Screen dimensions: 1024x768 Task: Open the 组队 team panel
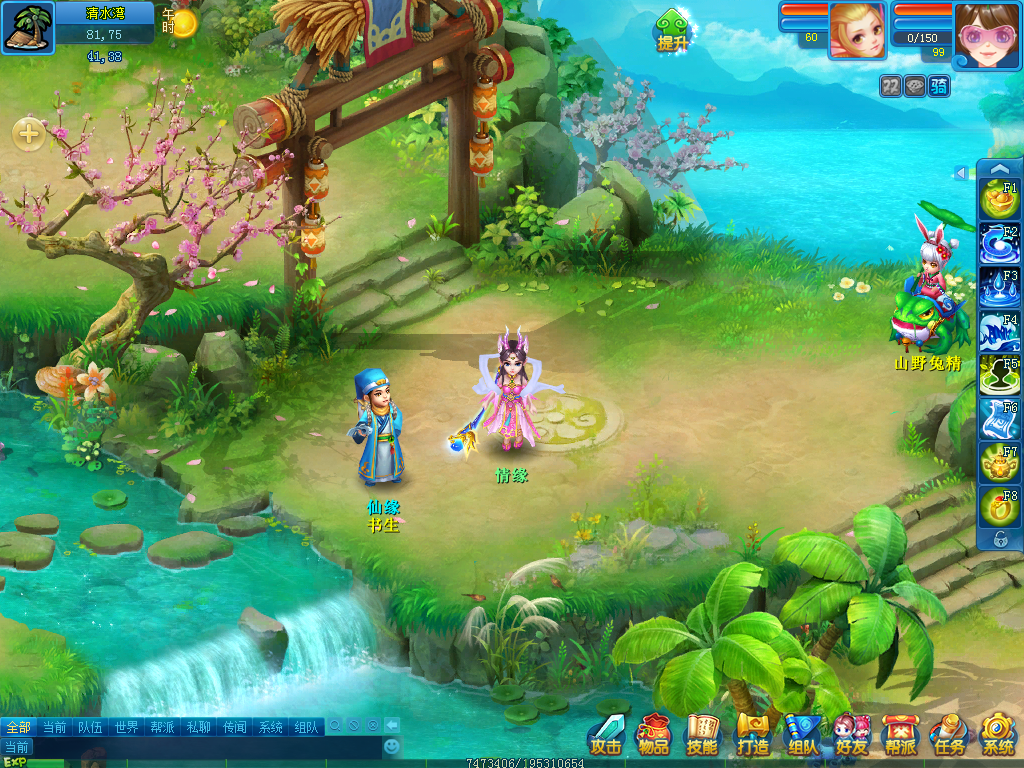pos(802,735)
